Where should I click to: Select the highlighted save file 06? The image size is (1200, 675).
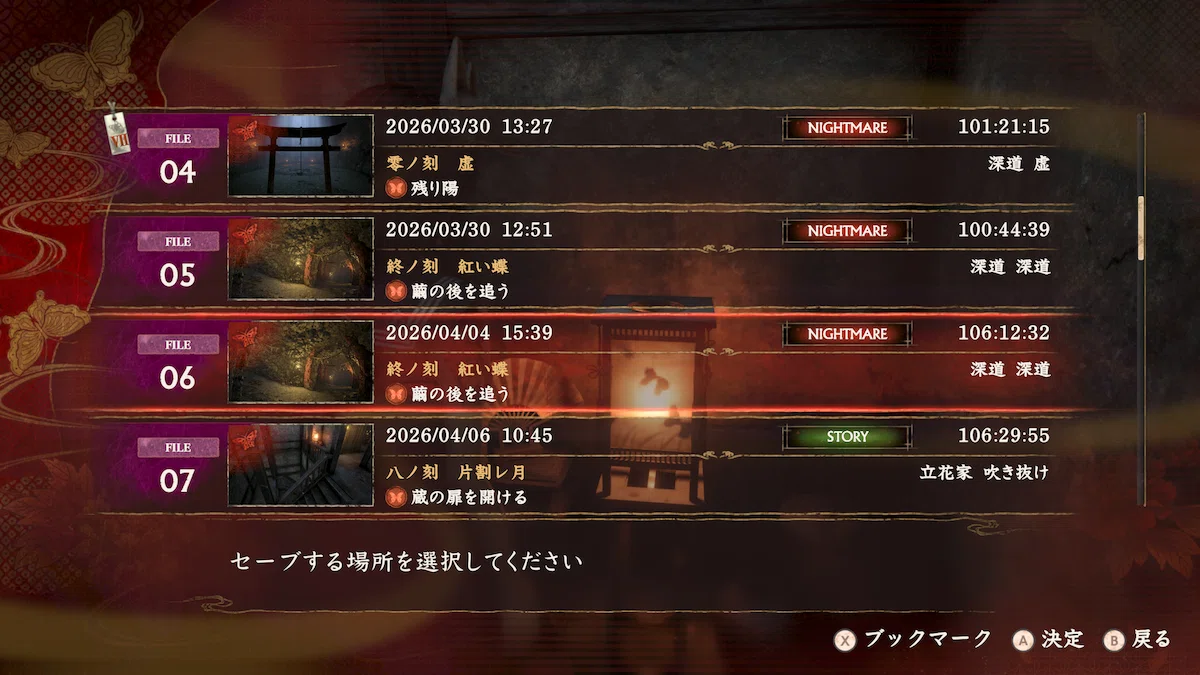click(600, 362)
